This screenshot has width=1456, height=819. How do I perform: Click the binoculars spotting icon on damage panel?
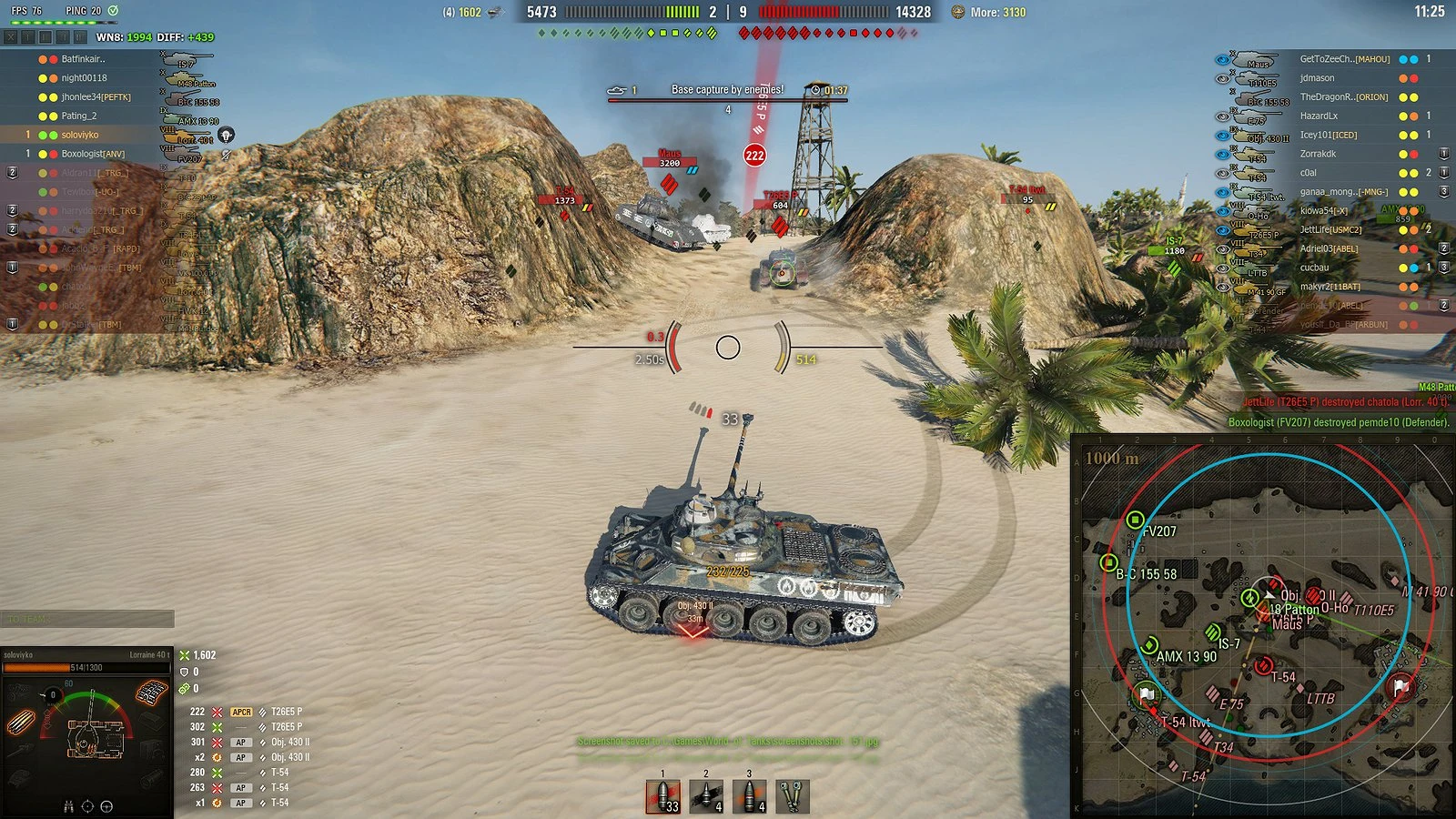69,807
